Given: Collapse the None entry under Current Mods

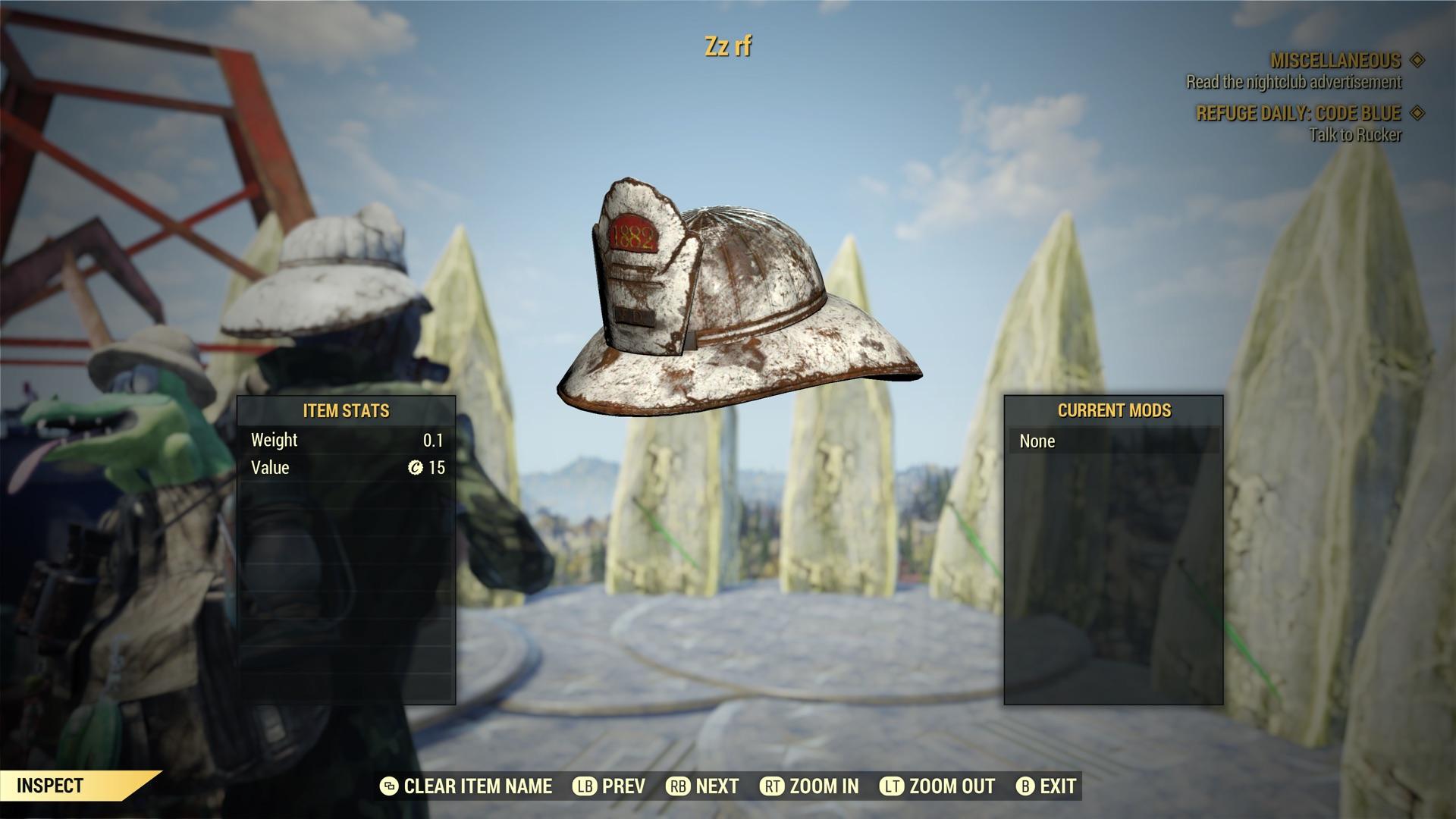Looking at the screenshot, I should [1115, 441].
